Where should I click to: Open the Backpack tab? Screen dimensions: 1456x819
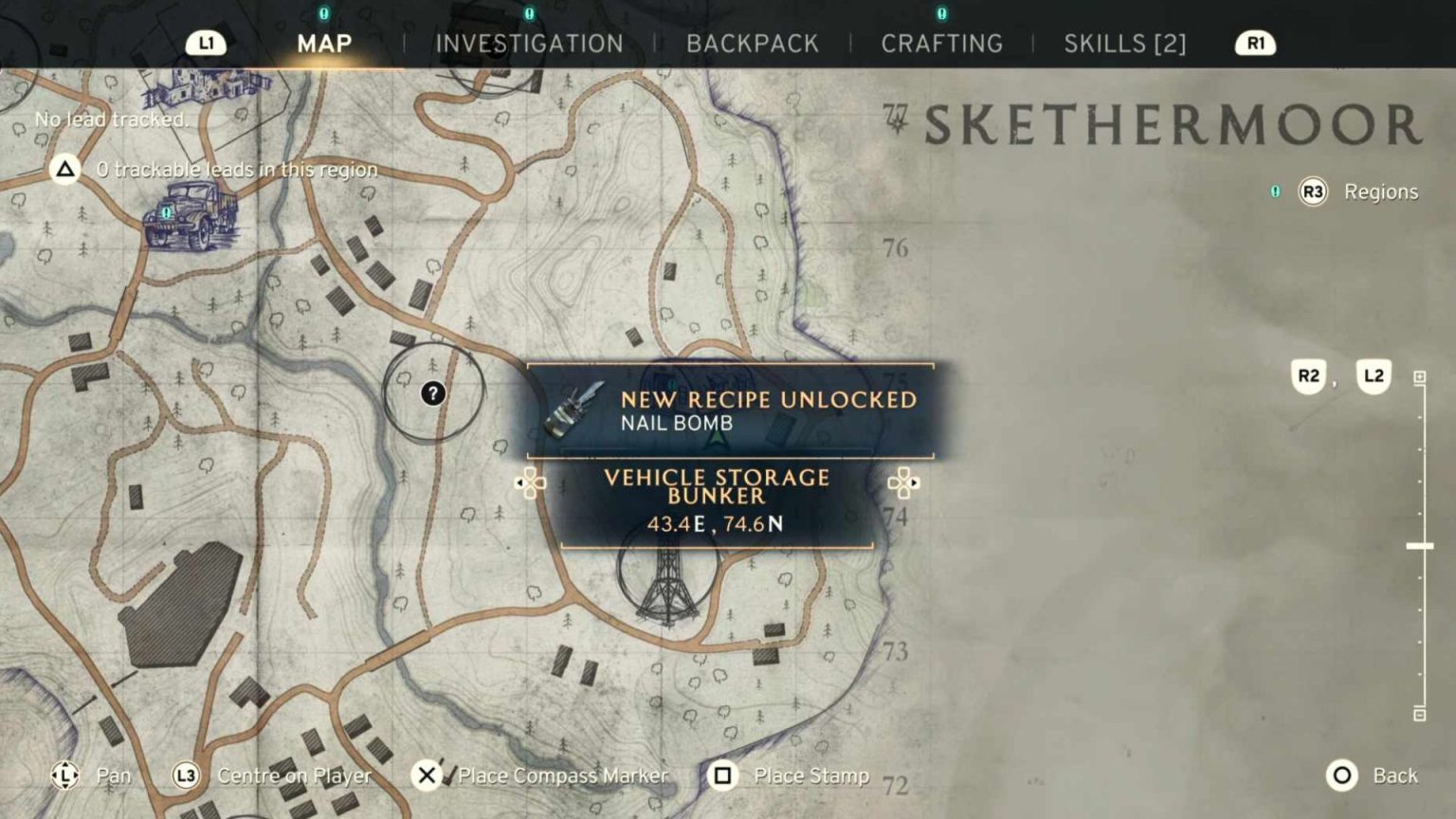point(753,43)
